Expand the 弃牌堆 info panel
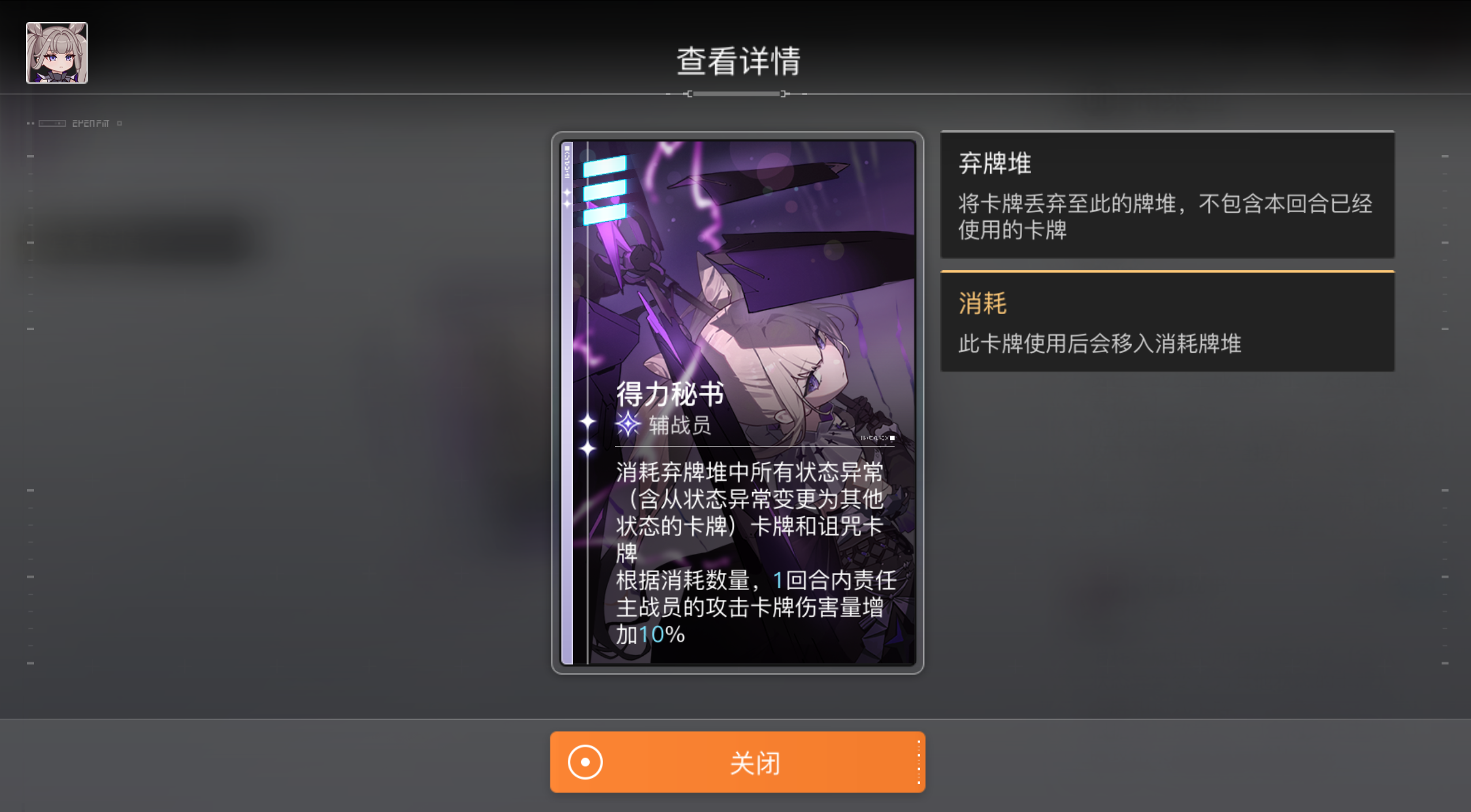Screen dimensions: 1471x812 click(1167, 196)
